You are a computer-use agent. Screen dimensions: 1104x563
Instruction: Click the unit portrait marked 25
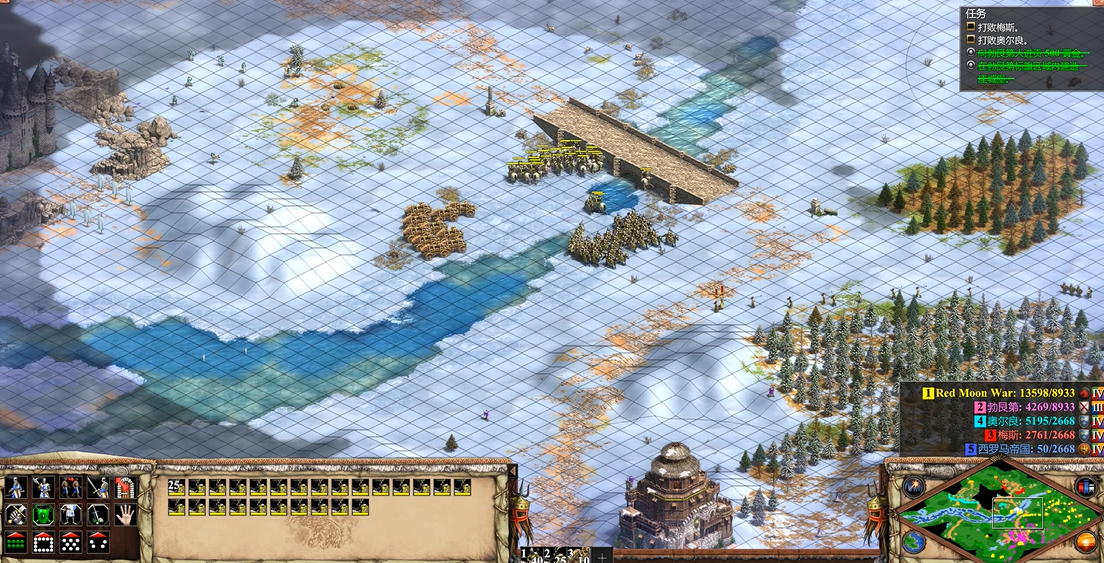177,487
